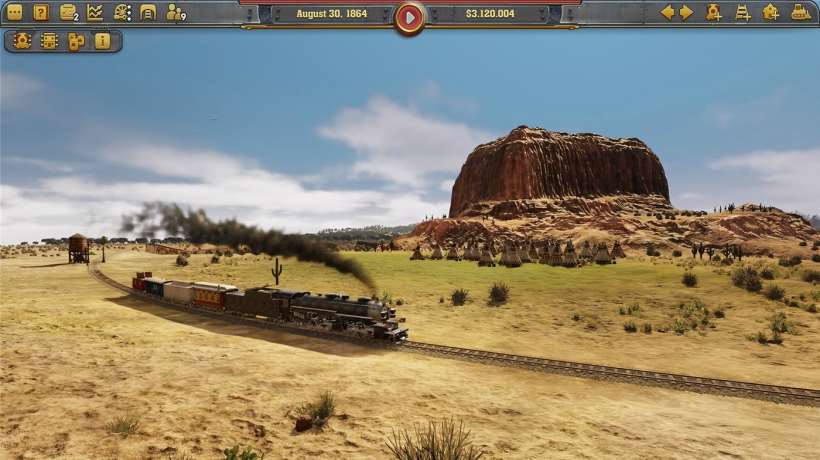Select the right arrow navigation button
820x460 pixels.
coord(686,12)
